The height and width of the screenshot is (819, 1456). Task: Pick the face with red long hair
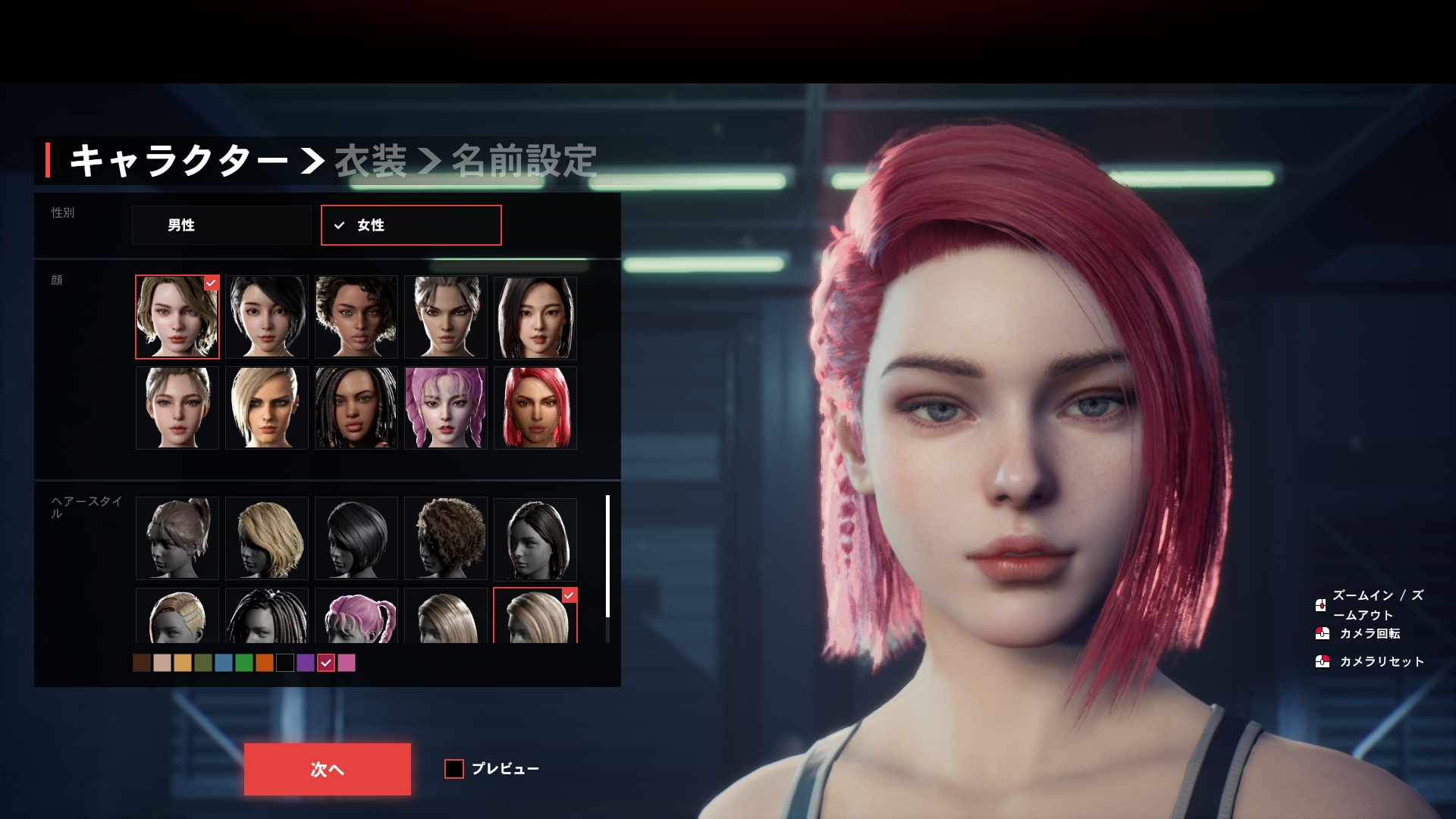tap(535, 408)
